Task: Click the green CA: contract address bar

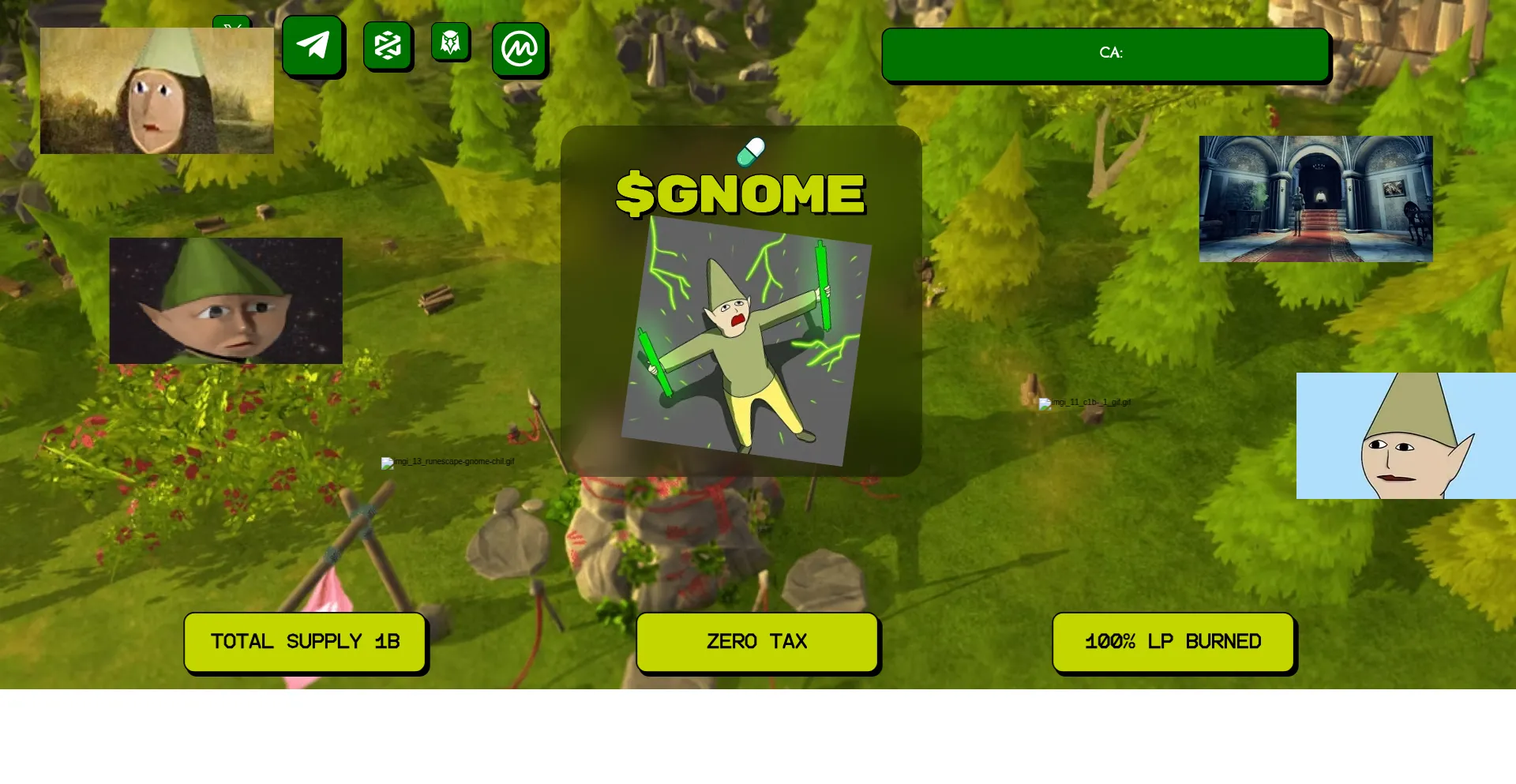Action: (x=1105, y=54)
